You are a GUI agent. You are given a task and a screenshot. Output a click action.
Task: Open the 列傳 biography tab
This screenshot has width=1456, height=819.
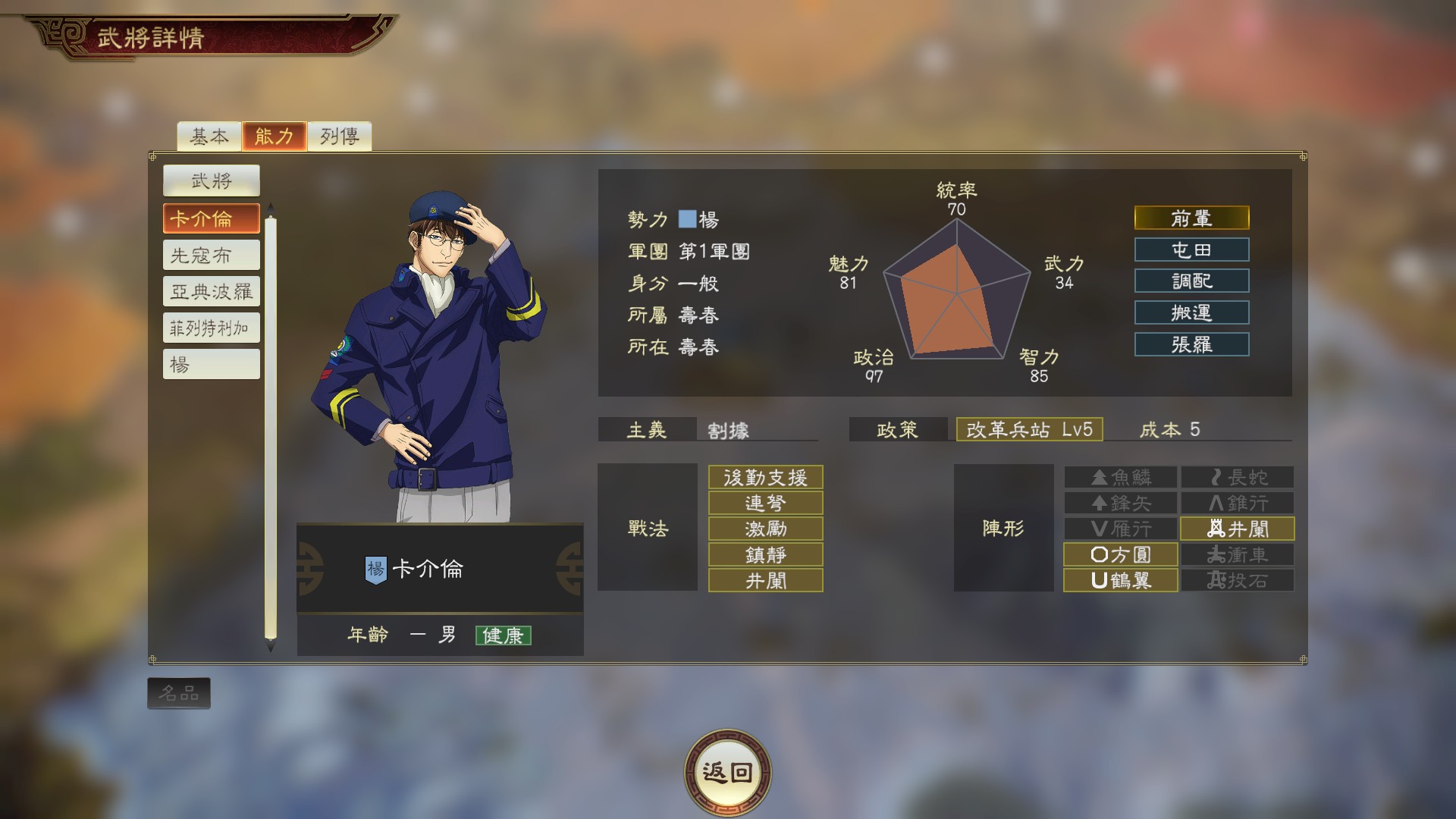pos(339,136)
